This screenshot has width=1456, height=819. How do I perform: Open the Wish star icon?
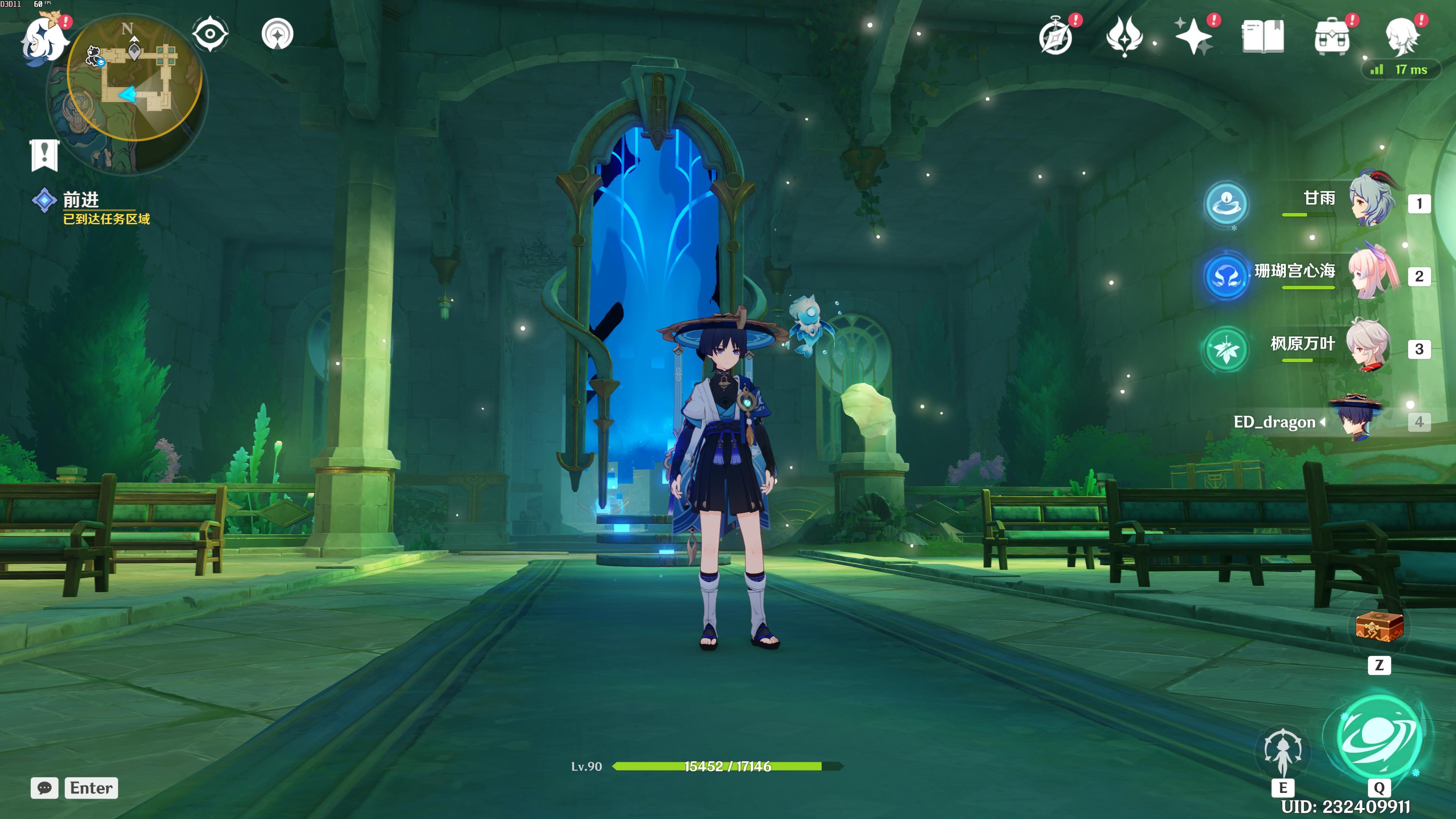point(1193,36)
